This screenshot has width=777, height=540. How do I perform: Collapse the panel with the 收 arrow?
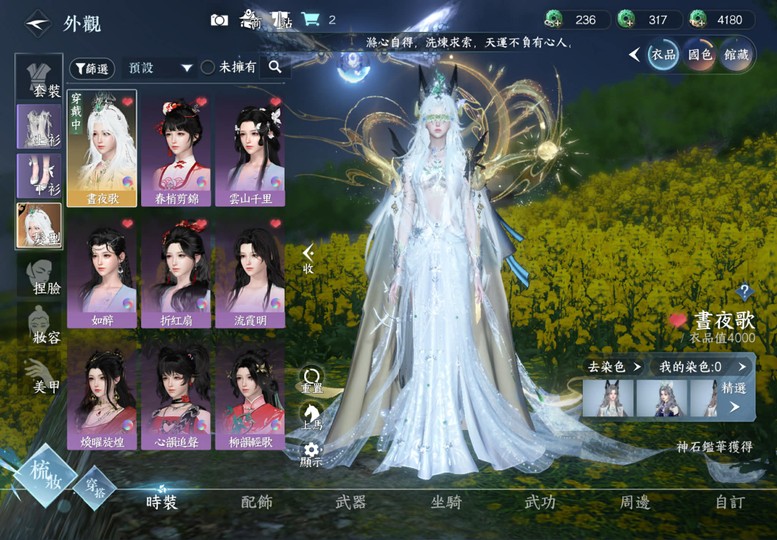[x=308, y=258]
